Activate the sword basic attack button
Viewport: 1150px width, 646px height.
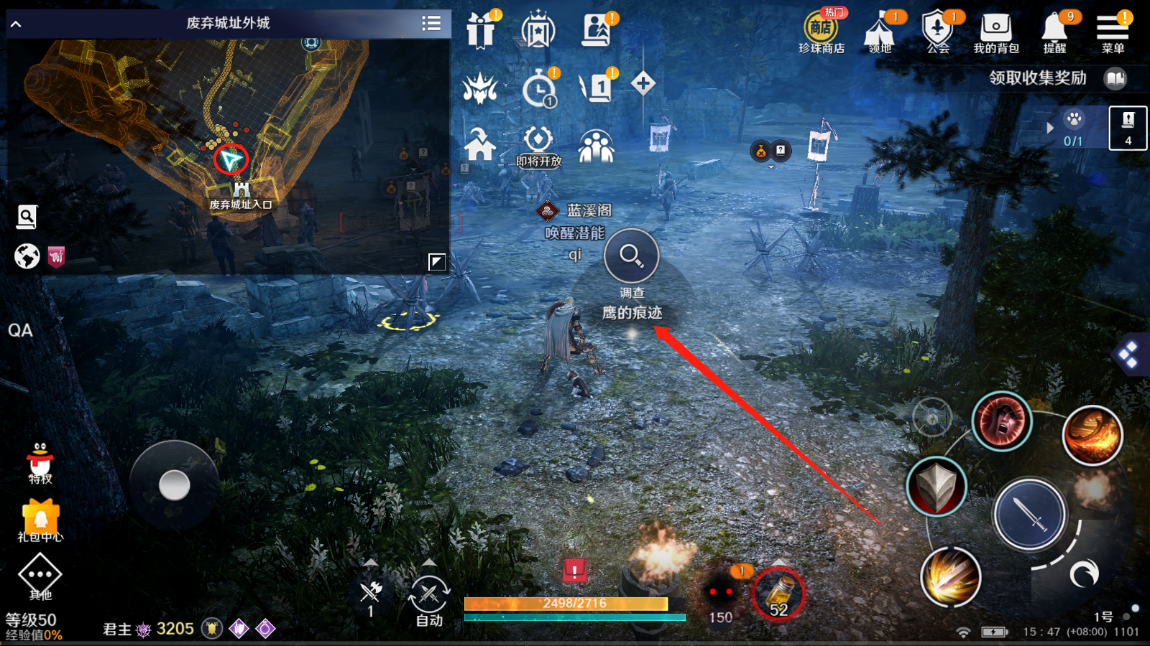coord(1029,514)
